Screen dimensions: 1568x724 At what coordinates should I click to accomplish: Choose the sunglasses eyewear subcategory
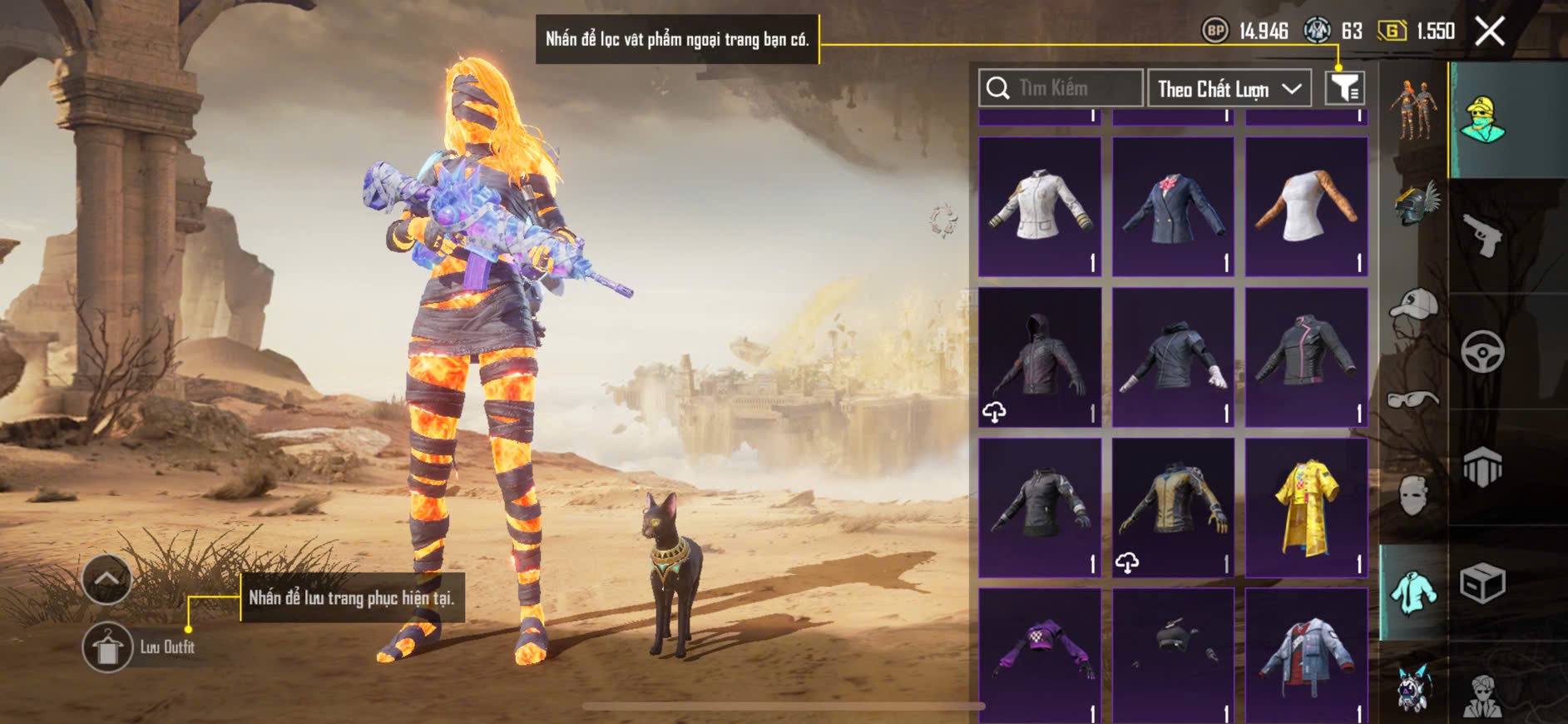click(x=1413, y=399)
